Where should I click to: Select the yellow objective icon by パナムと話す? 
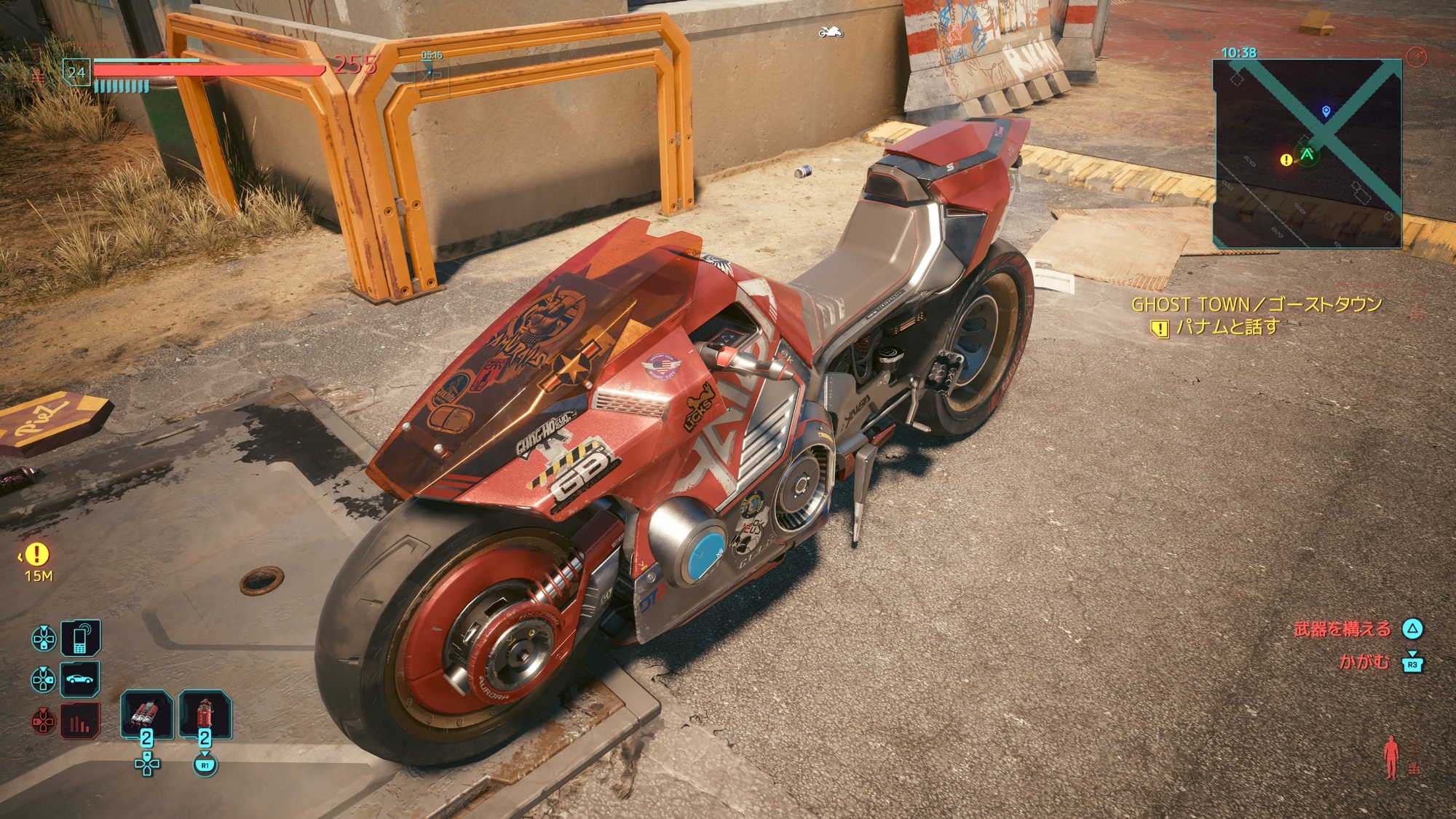[x=1159, y=328]
